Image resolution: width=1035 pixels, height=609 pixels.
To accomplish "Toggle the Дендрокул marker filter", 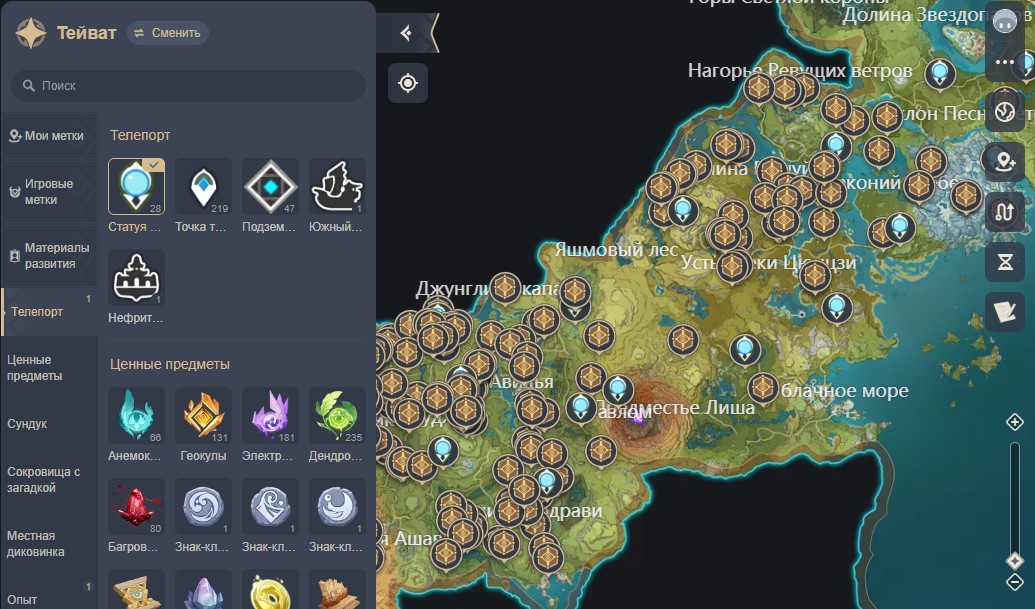I will click(x=337, y=416).
